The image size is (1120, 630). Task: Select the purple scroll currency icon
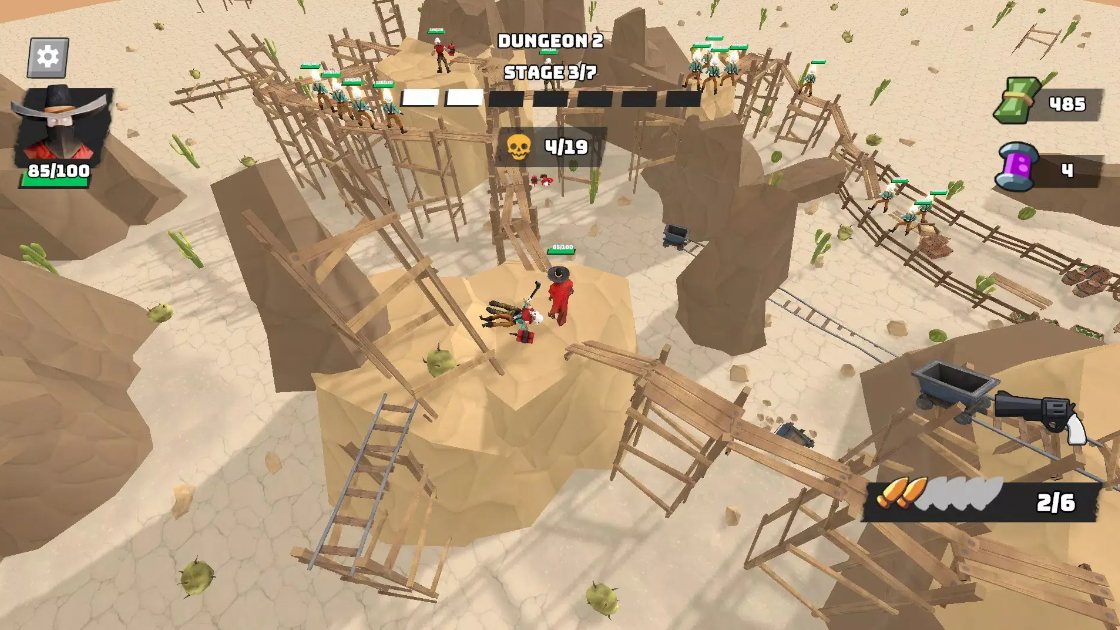pos(1017,167)
